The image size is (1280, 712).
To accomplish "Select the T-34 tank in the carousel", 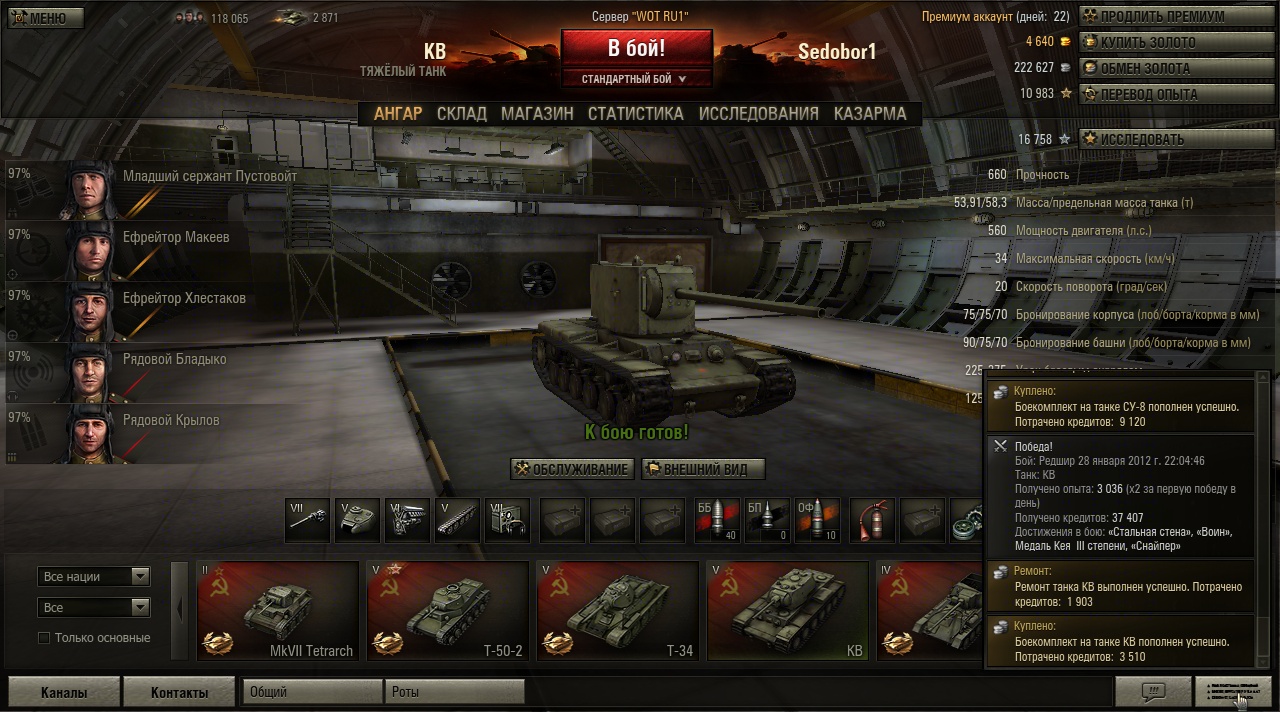I will pyautogui.click(x=617, y=611).
